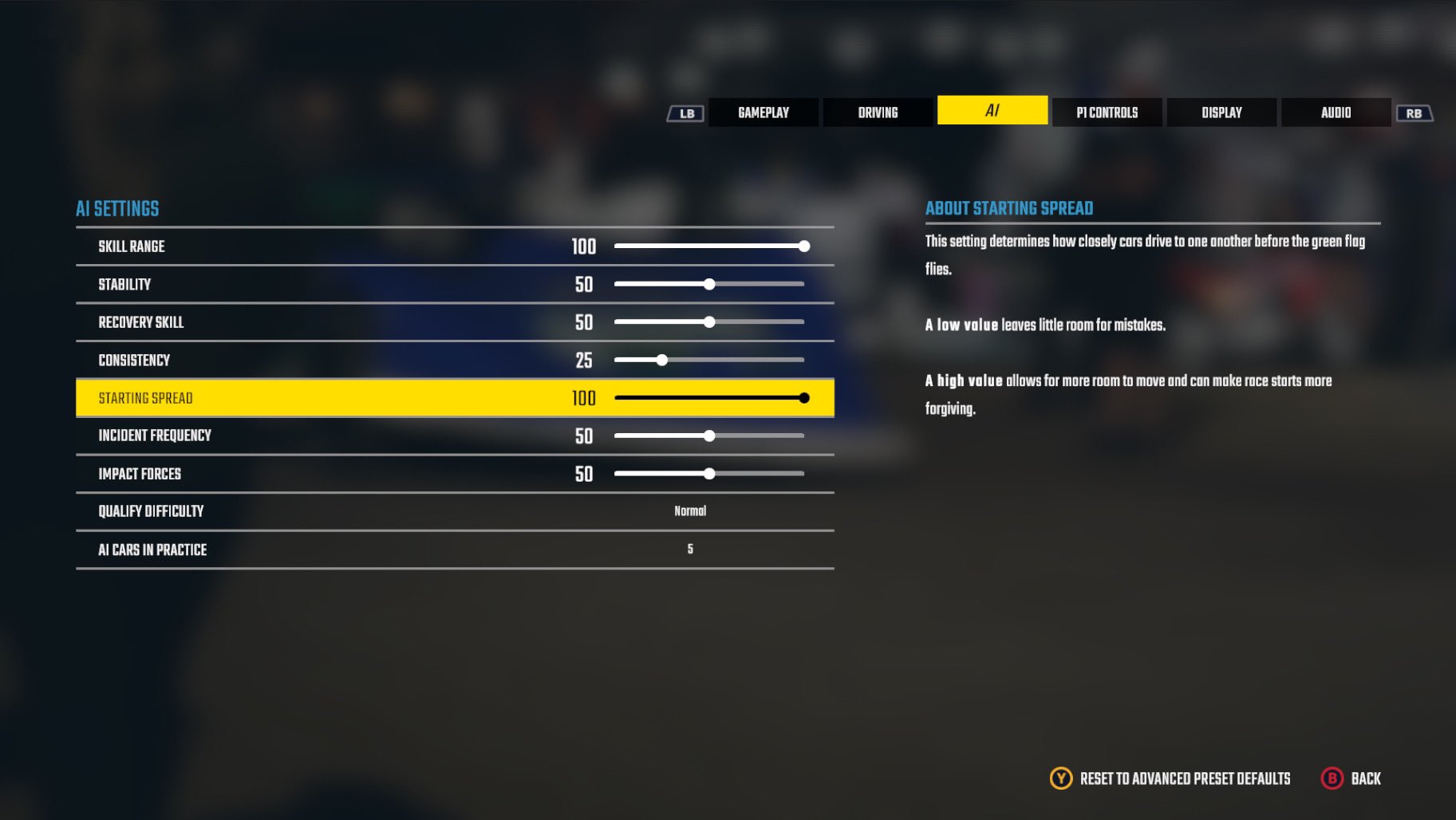Image resolution: width=1456 pixels, height=820 pixels.
Task: Select the highlighted AI tab
Action: tap(992, 110)
